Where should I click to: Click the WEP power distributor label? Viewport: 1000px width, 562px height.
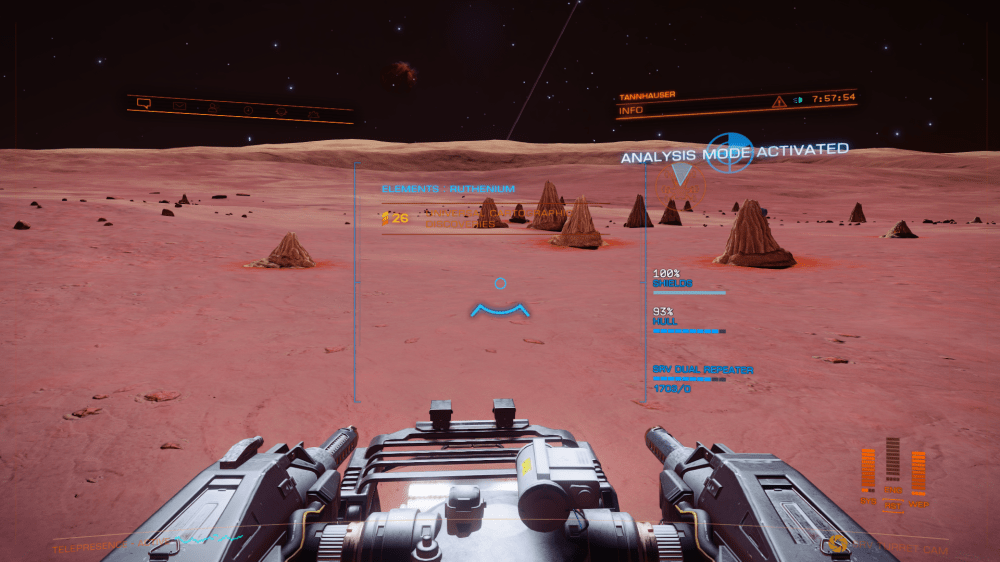(x=918, y=503)
